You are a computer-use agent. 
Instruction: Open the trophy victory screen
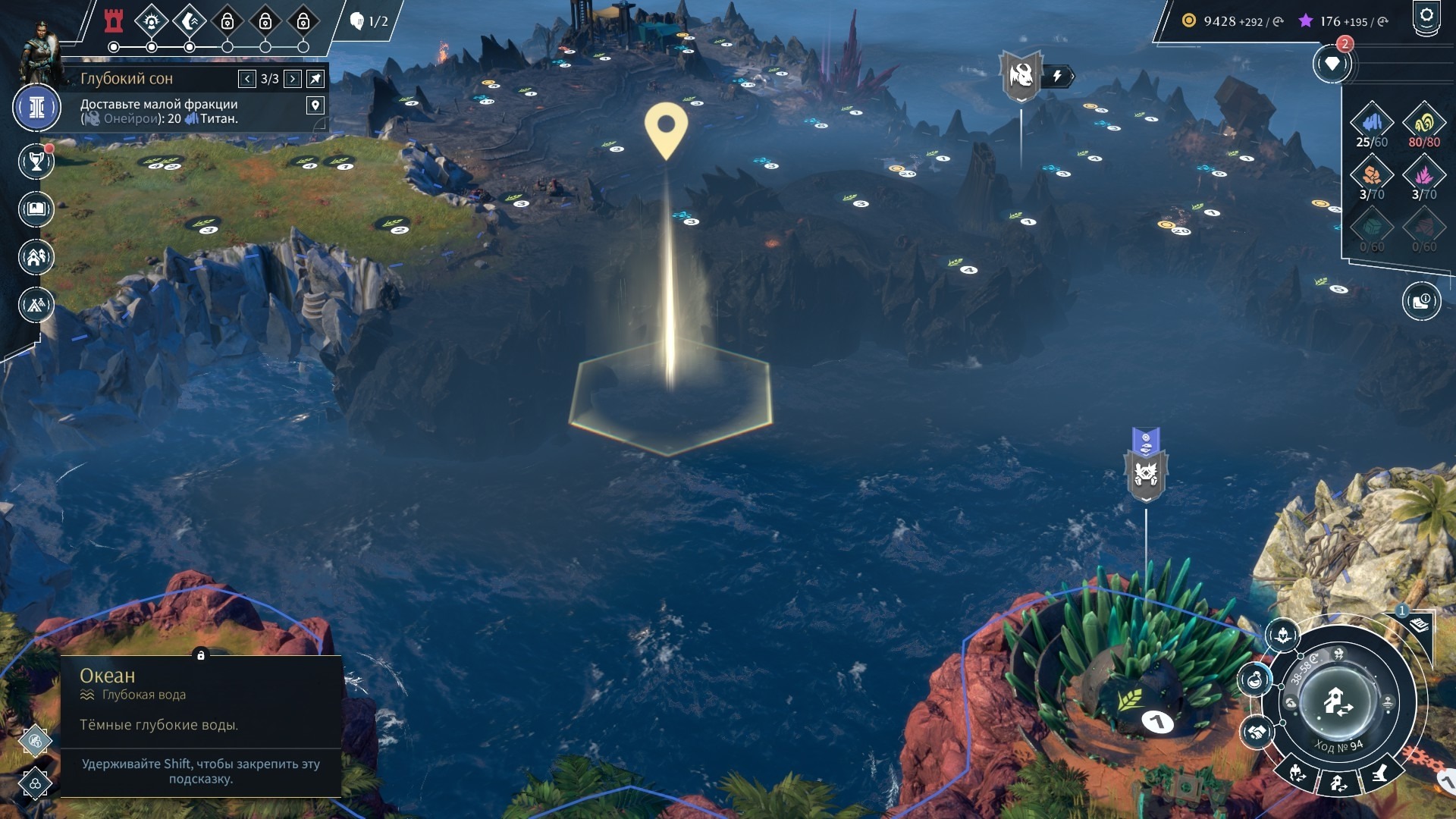[x=36, y=161]
